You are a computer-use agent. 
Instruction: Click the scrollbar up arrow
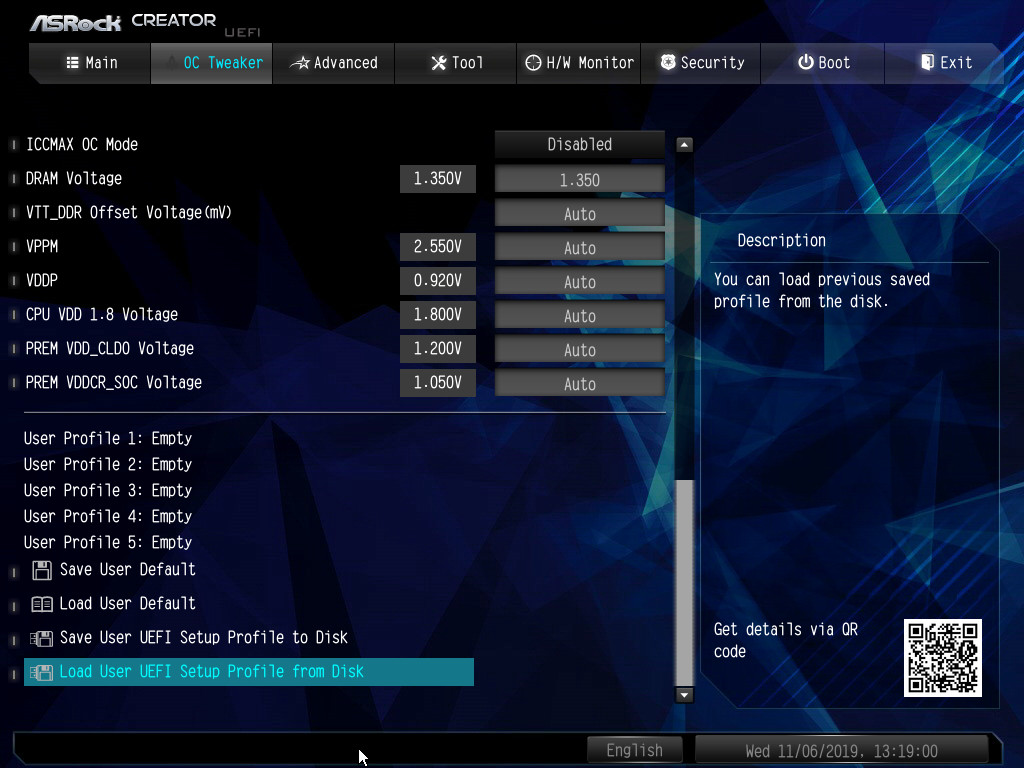click(x=685, y=145)
